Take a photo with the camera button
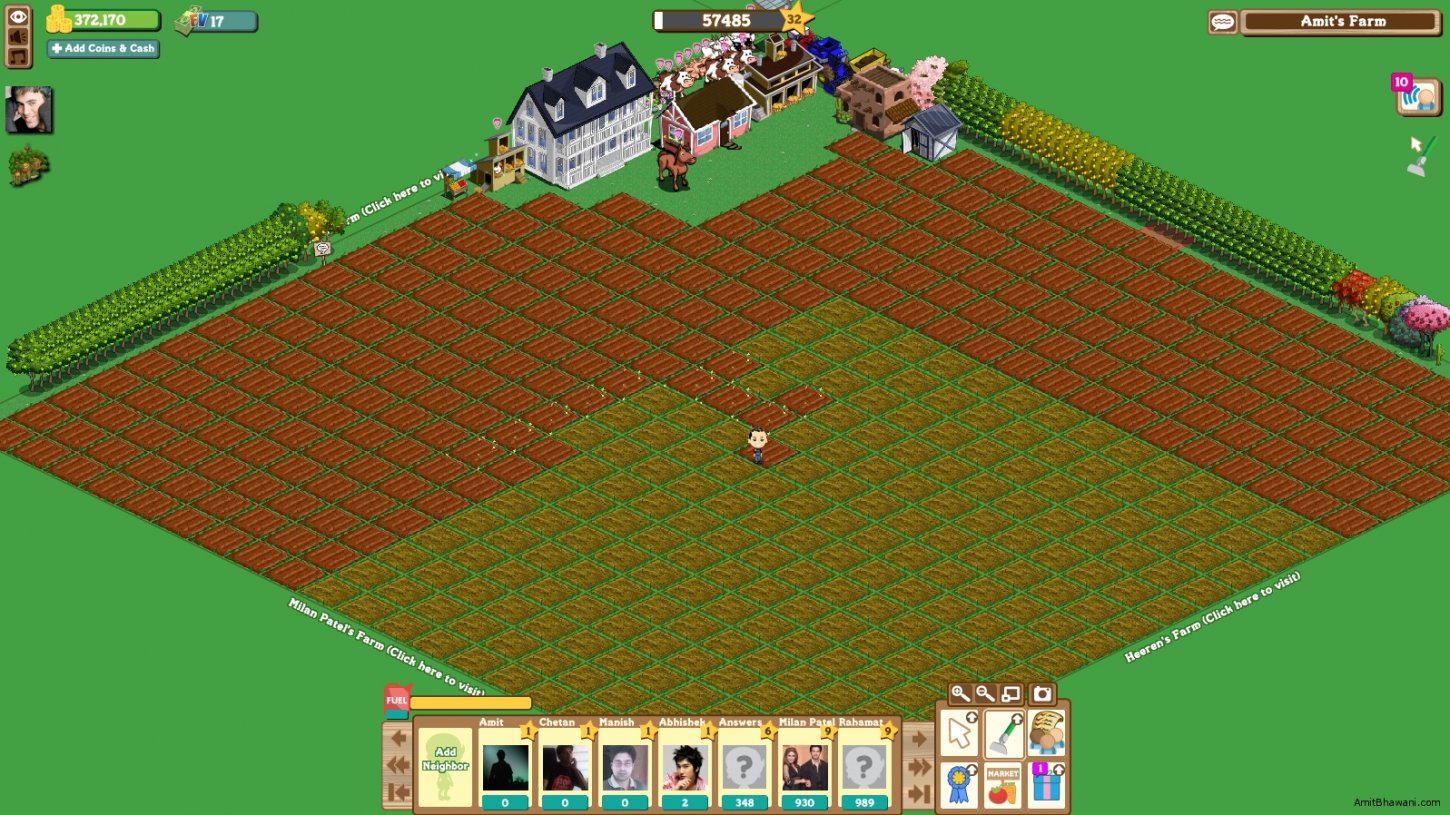The width and height of the screenshot is (1450, 815). (1042, 693)
